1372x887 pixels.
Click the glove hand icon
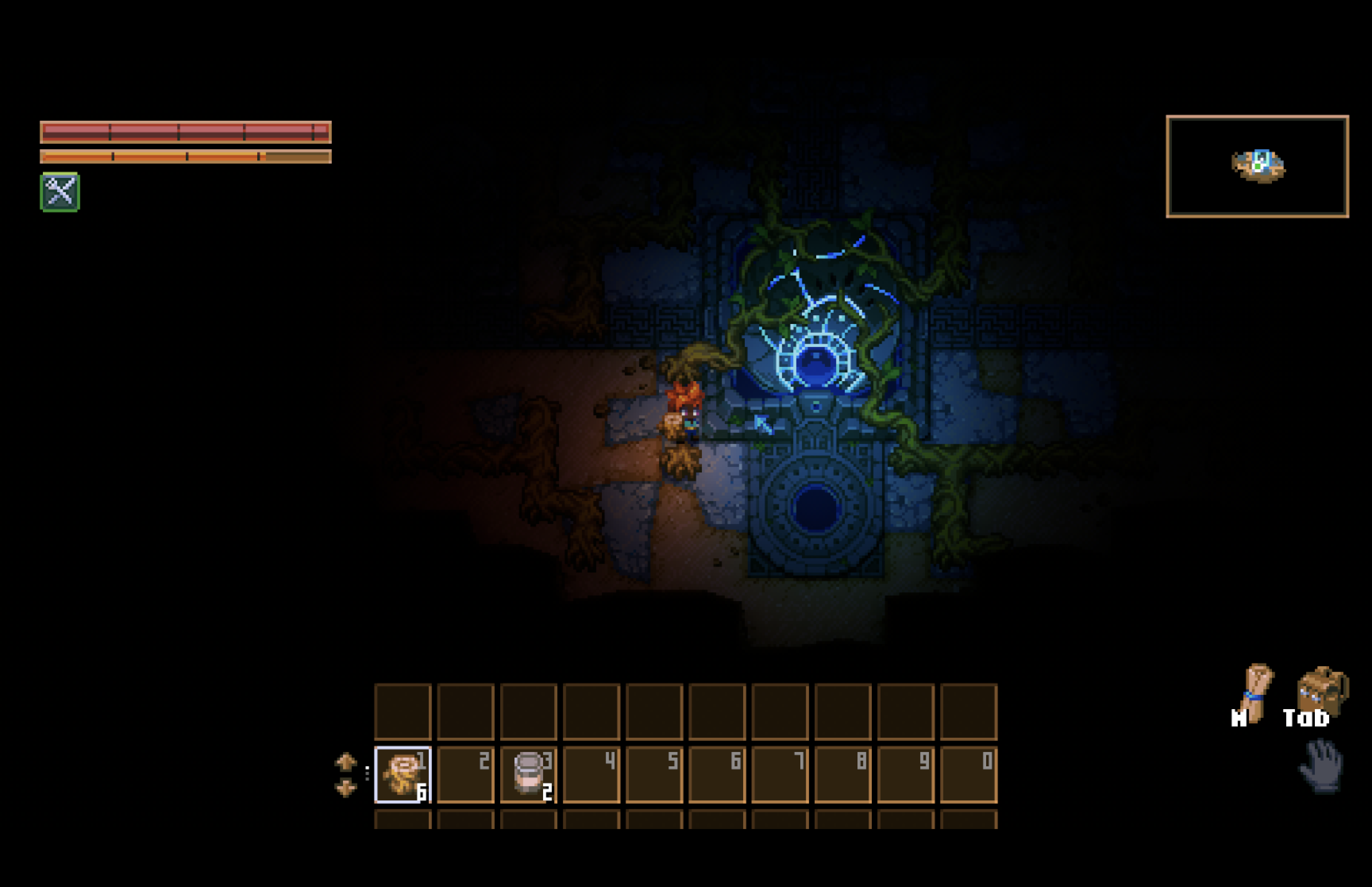[x=1321, y=766]
